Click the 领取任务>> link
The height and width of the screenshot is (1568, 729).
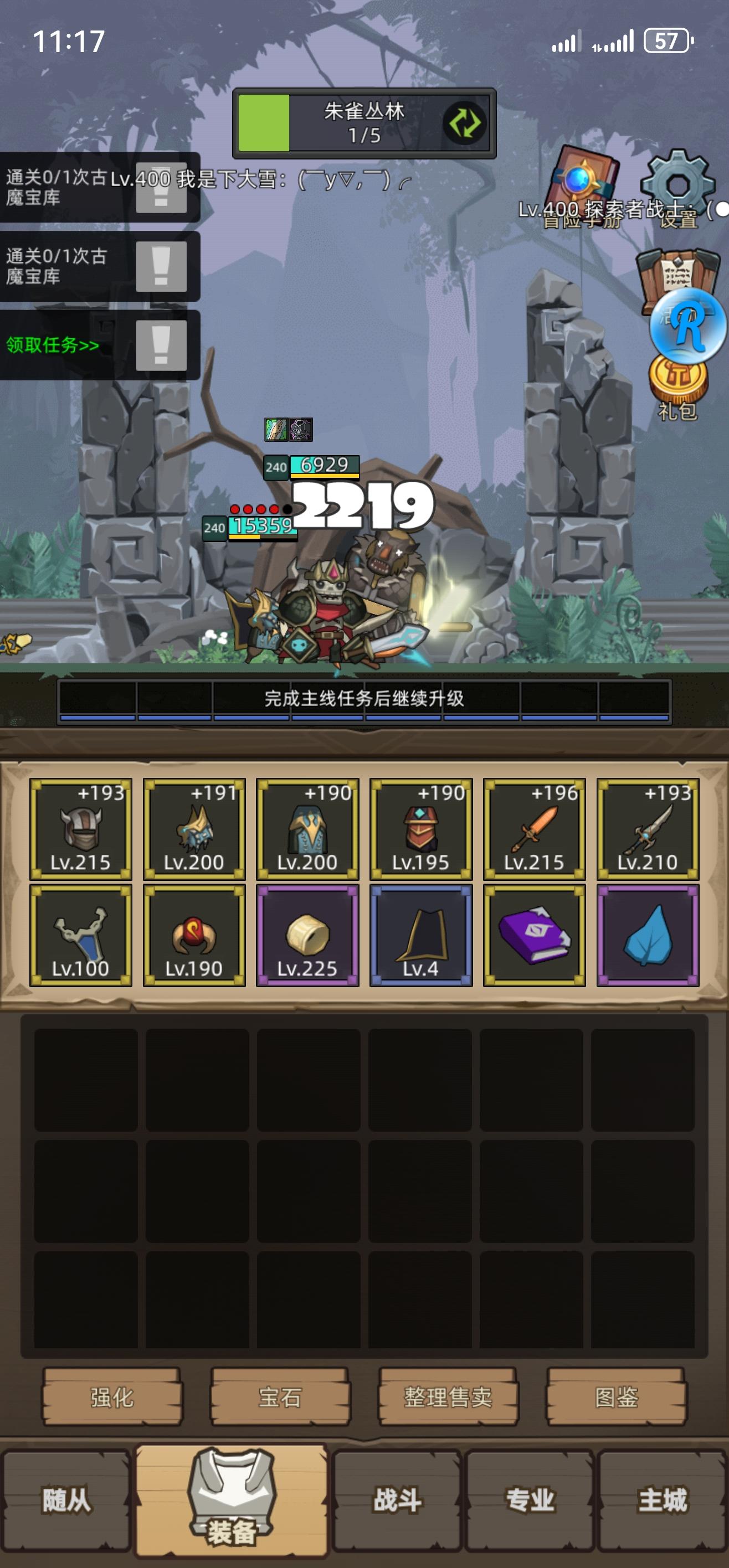[52, 344]
